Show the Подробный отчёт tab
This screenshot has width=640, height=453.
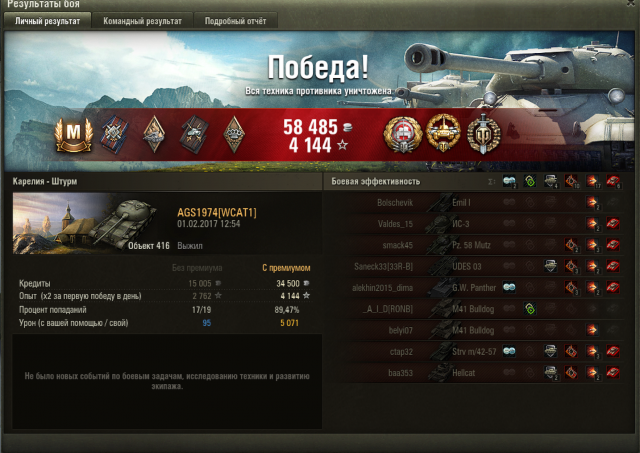[236, 20]
